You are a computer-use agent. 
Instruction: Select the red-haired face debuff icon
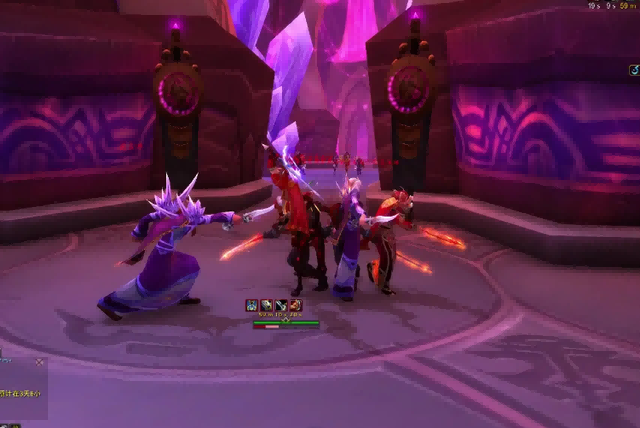coord(296,305)
